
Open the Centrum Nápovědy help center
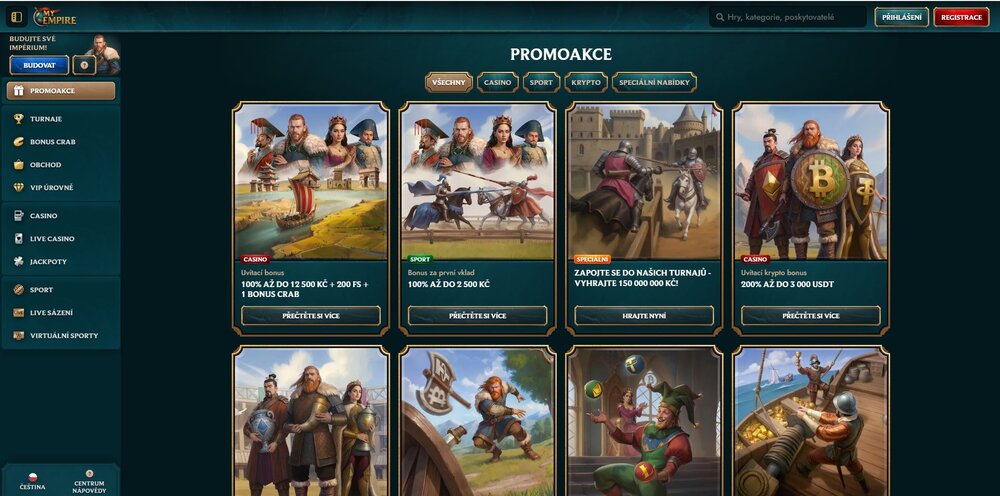pyautogui.click(x=89, y=481)
